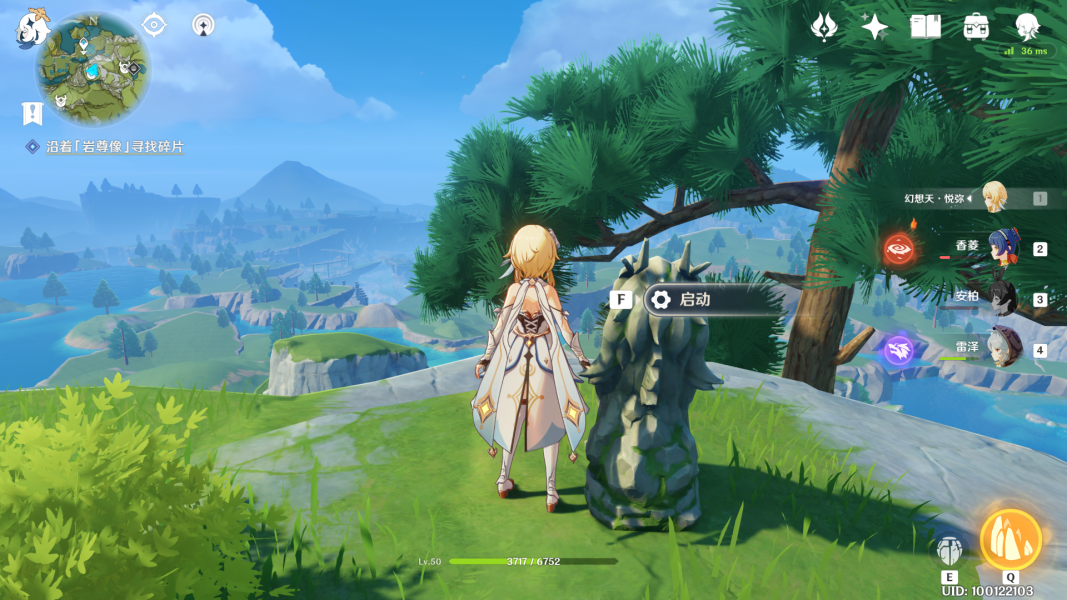Click the eye-shaped compass icon beside the minimap
The width and height of the screenshot is (1067, 600).
(154, 25)
